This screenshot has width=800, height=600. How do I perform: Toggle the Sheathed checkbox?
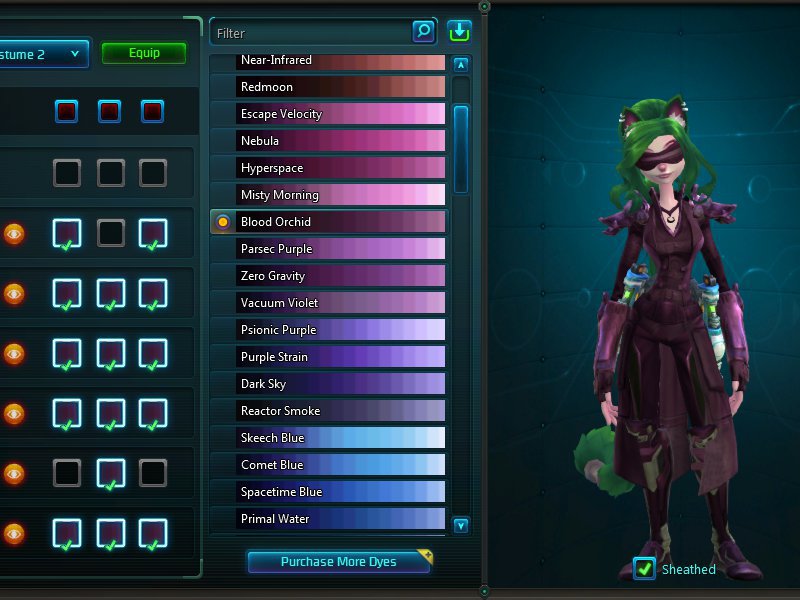click(x=645, y=569)
